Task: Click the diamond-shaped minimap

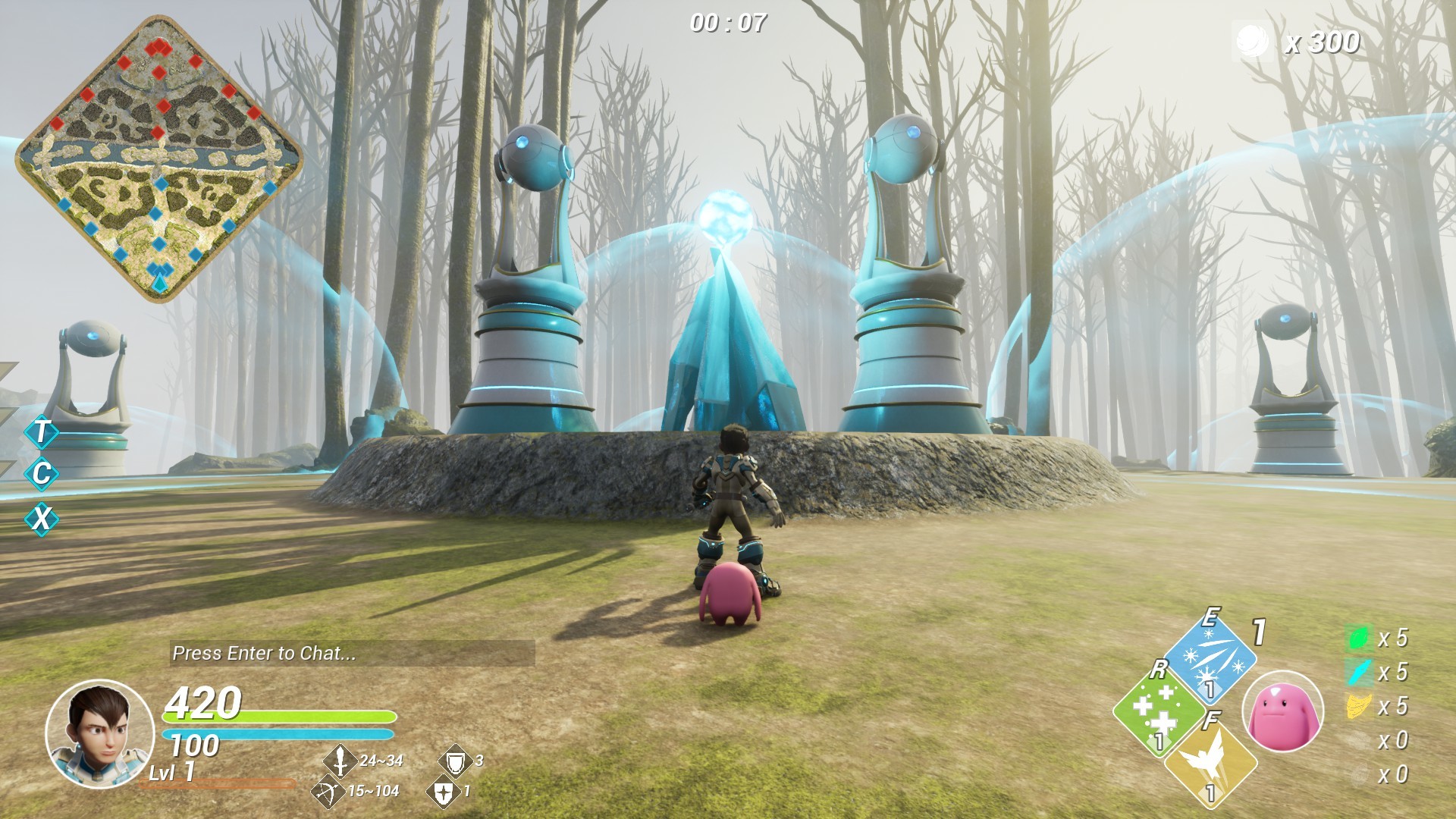Action: tap(159, 159)
